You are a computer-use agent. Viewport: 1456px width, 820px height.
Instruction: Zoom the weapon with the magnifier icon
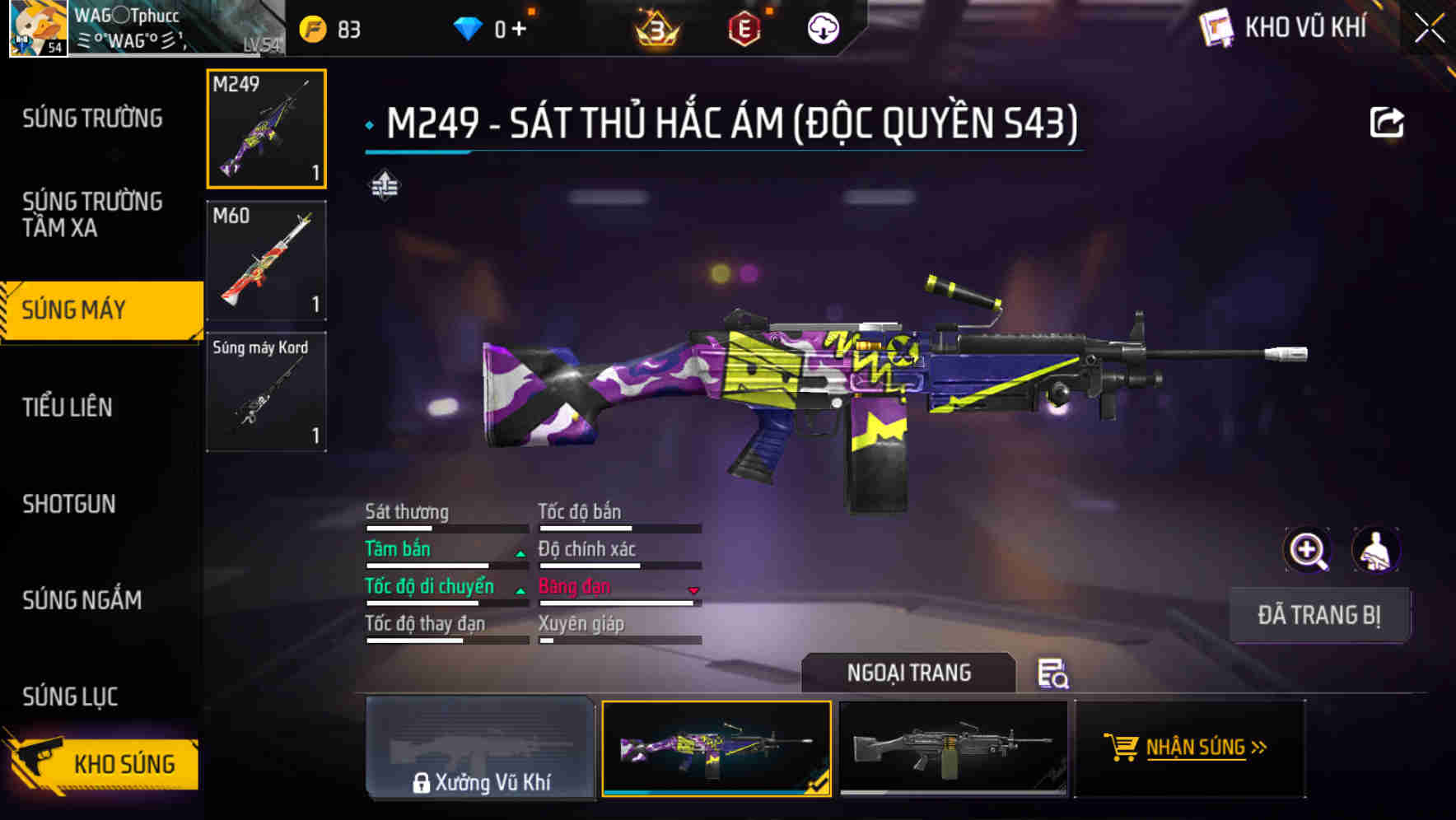(1305, 550)
